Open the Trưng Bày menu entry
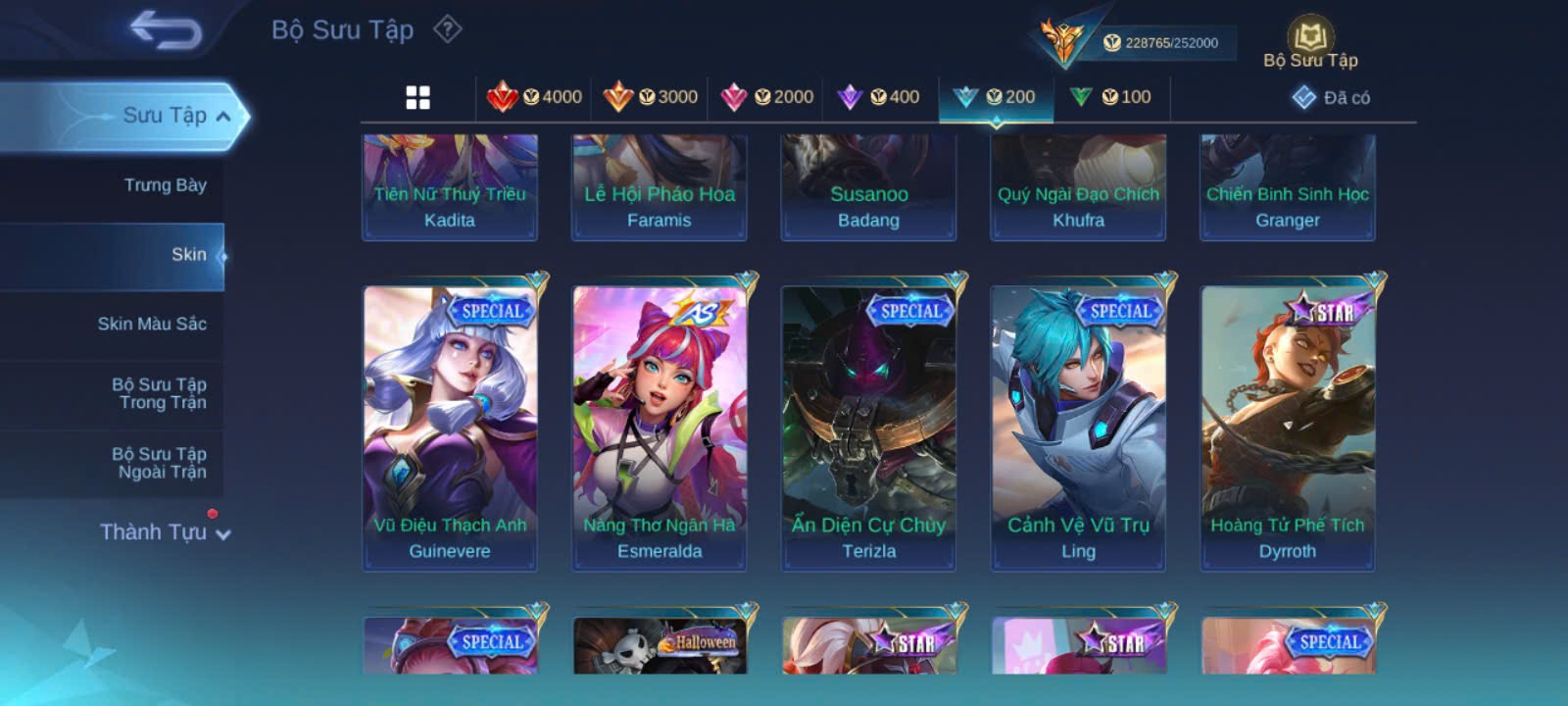The height and width of the screenshot is (706, 1568). (x=165, y=185)
